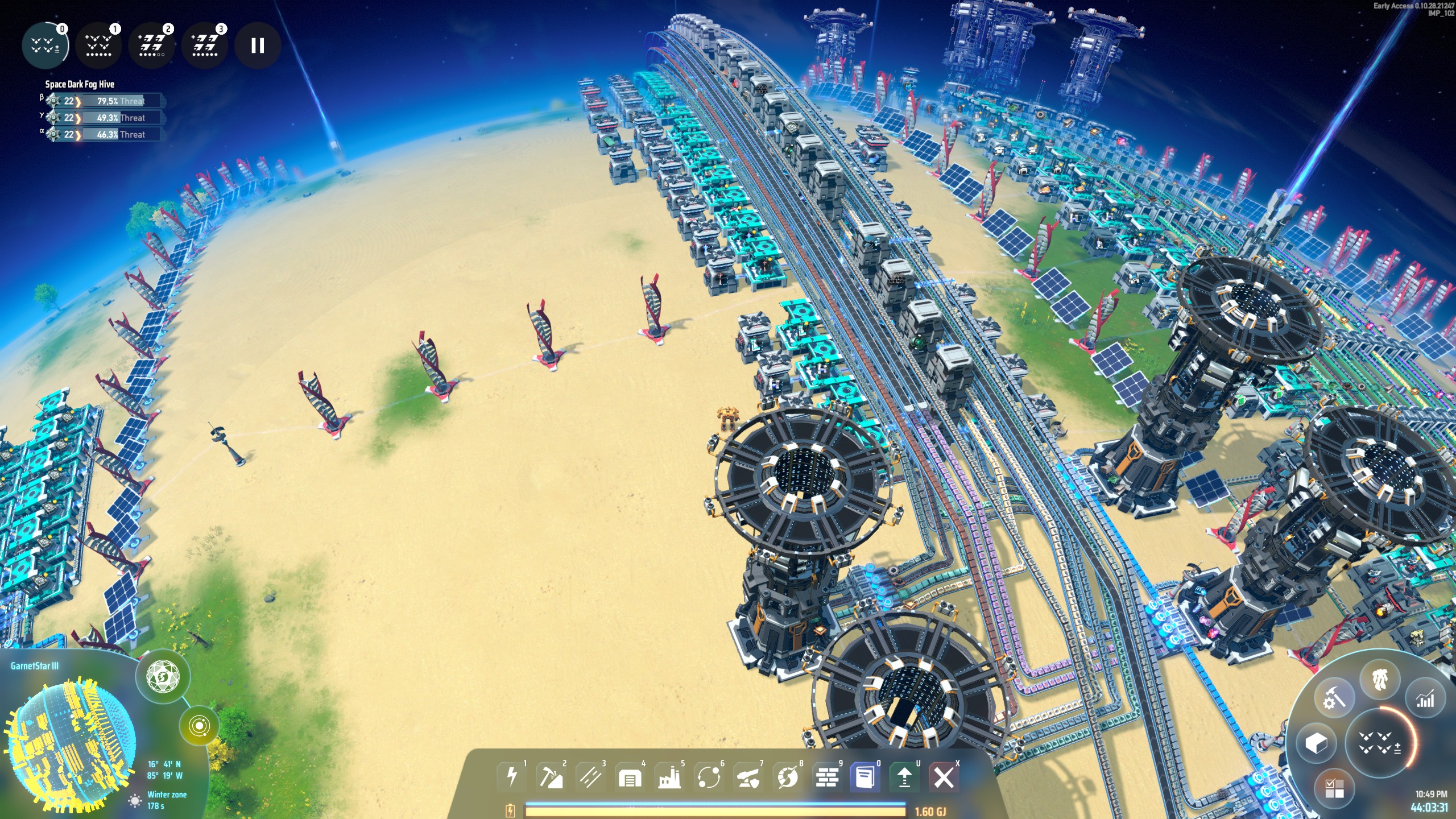Choose the conveyor belt build category

(x=590, y=776)
